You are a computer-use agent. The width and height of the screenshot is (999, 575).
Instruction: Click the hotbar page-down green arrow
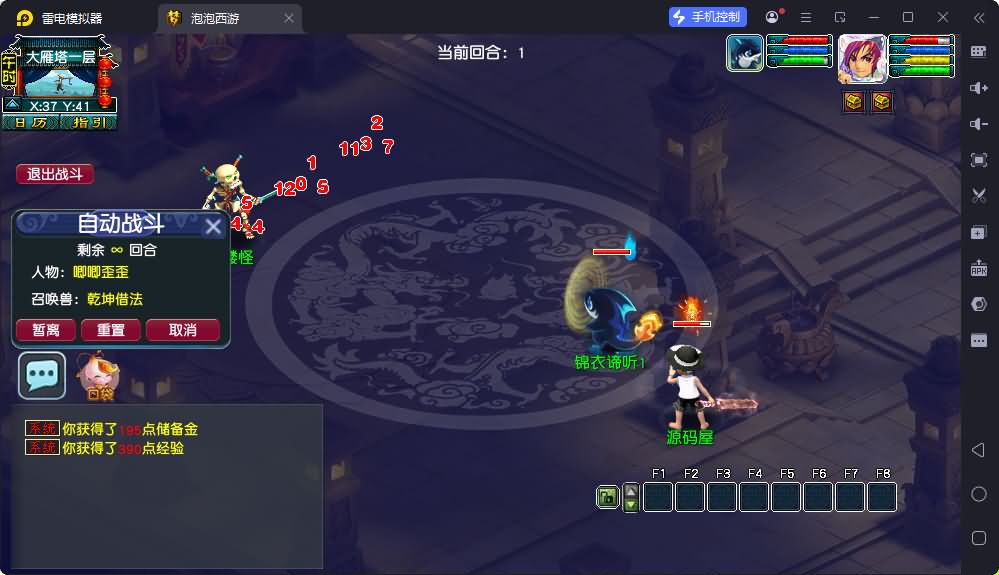(x=630, y=504)
